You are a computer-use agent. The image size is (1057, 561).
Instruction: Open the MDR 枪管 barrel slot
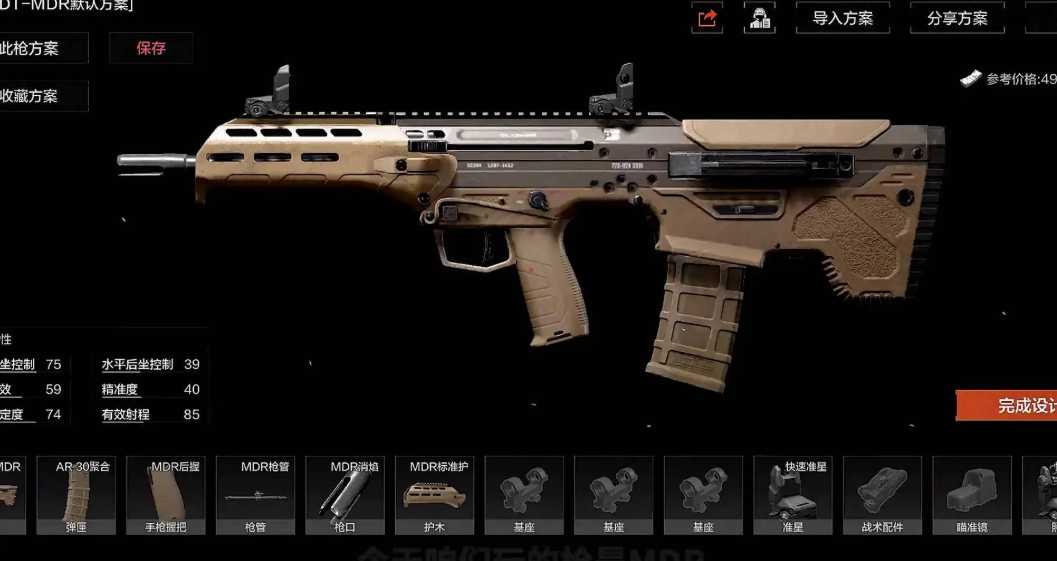[x=255, y=495]
